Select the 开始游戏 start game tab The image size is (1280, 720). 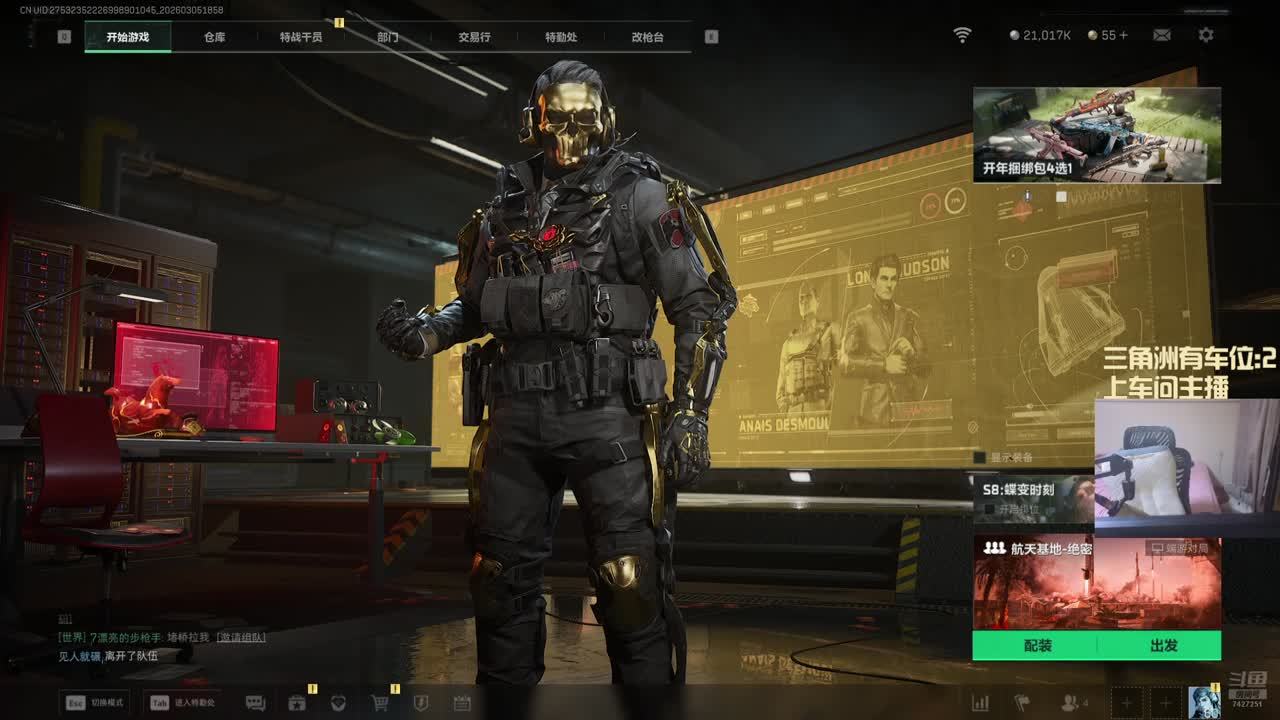tap(128, 37)
